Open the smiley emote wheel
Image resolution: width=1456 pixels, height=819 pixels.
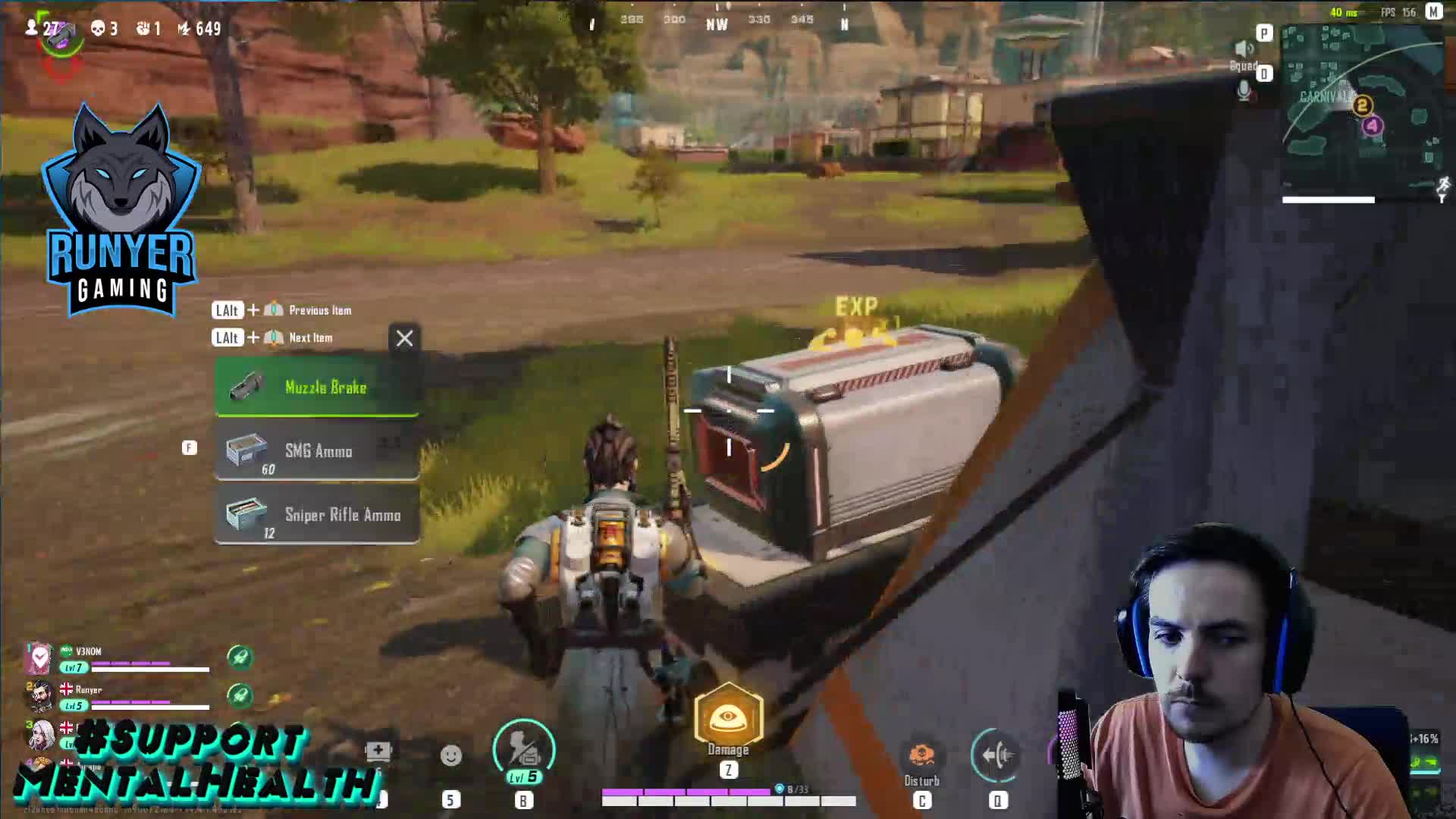[x=451, y=756]
